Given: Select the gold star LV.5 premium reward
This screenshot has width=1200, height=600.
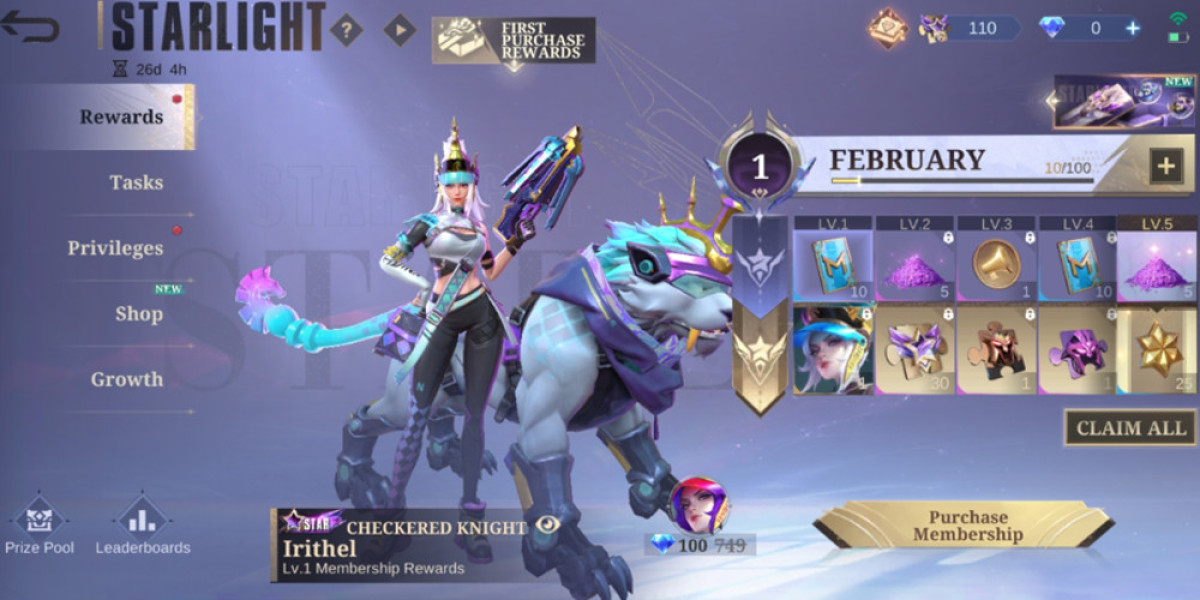Looking at the screenshot, I should click(1158, 350).
